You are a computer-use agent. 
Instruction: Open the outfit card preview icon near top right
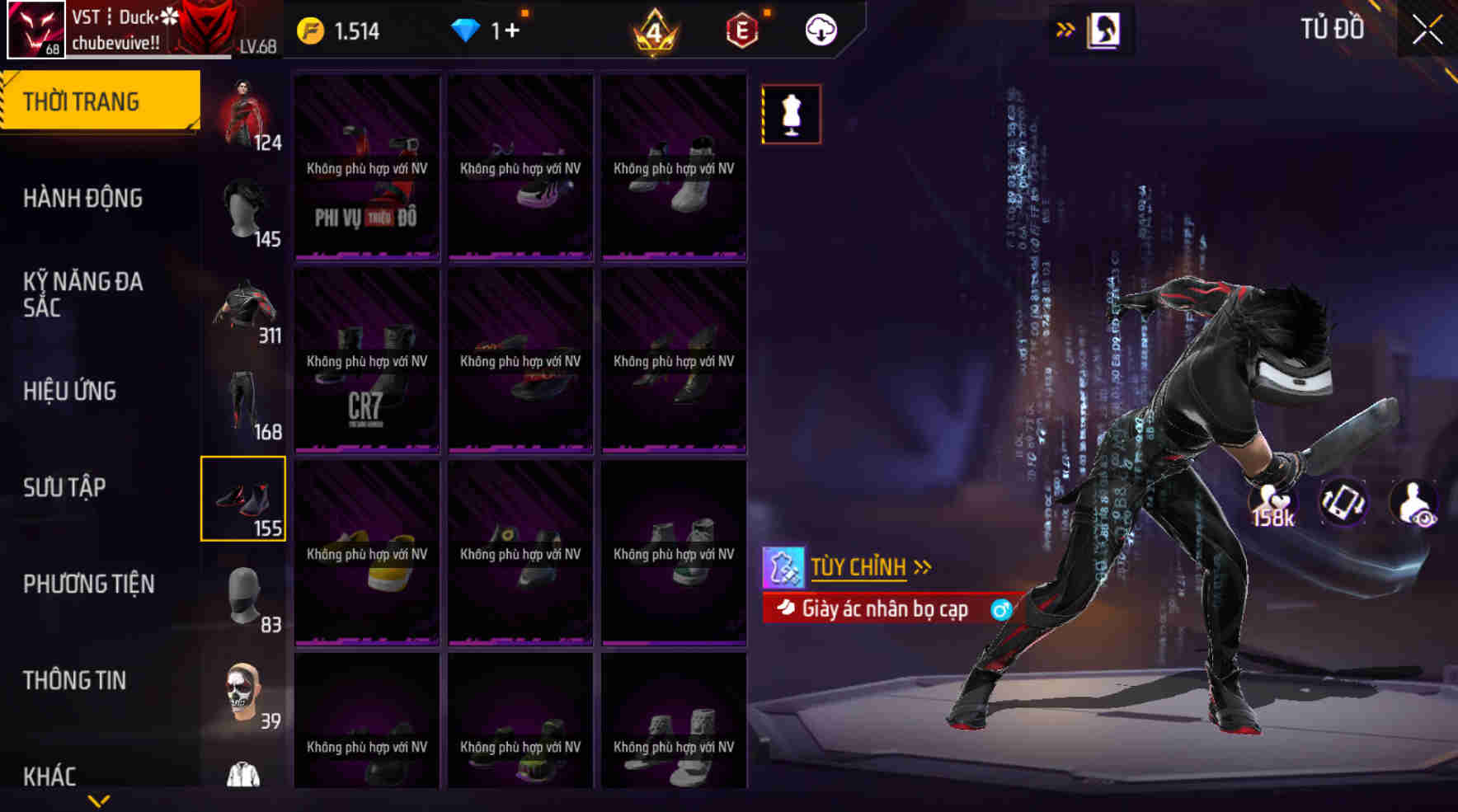click(x=1103, y=28)
